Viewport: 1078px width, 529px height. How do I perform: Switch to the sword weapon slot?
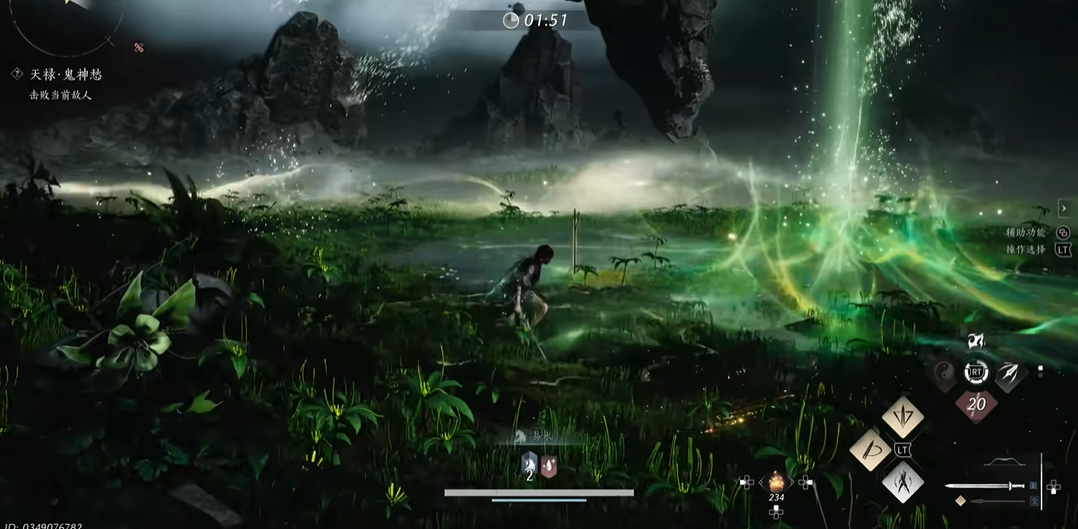(985, 486)
